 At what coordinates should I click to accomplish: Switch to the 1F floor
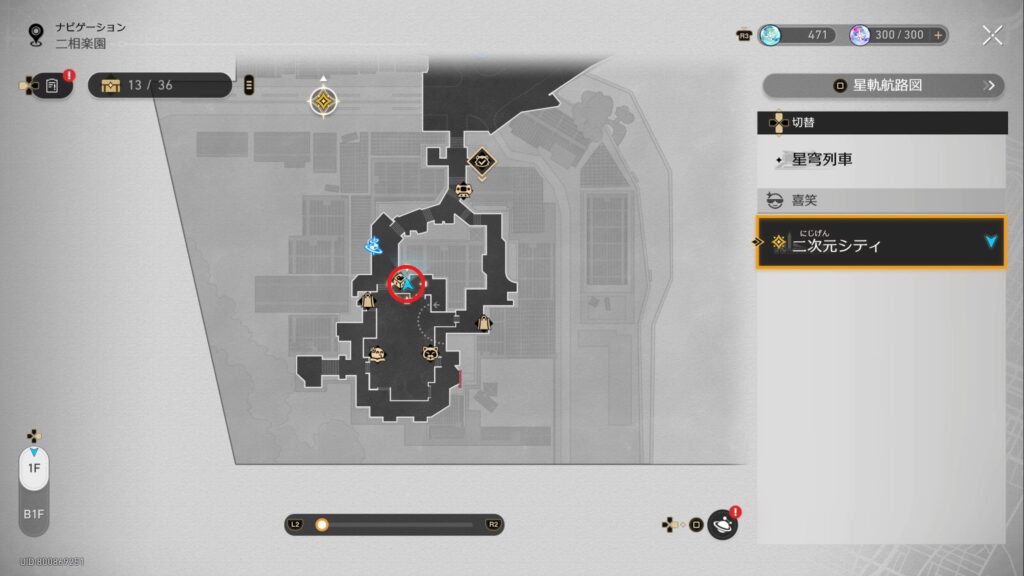(33, 468)
